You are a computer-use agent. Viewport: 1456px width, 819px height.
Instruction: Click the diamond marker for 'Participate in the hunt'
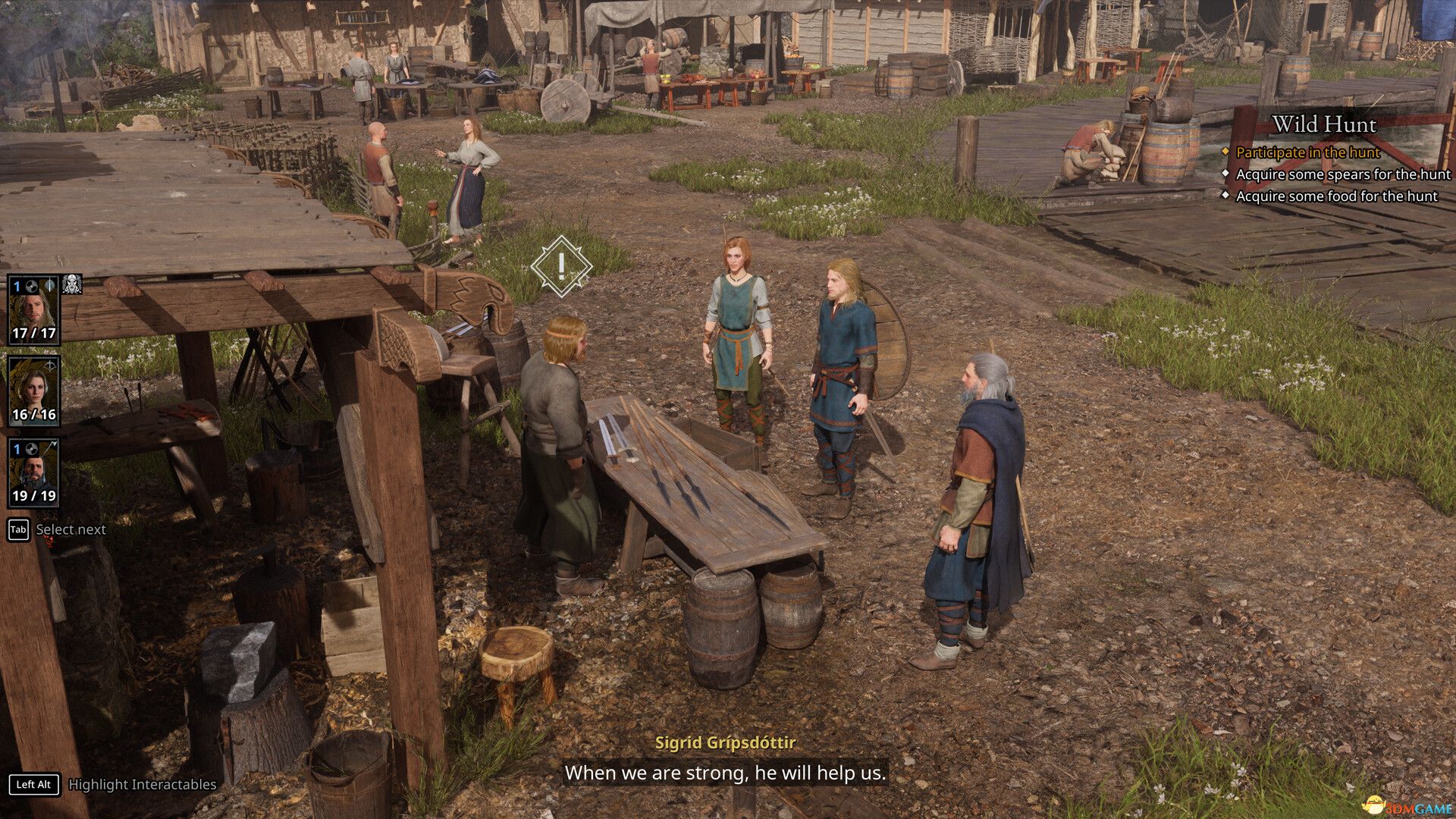pos(1226,152)
